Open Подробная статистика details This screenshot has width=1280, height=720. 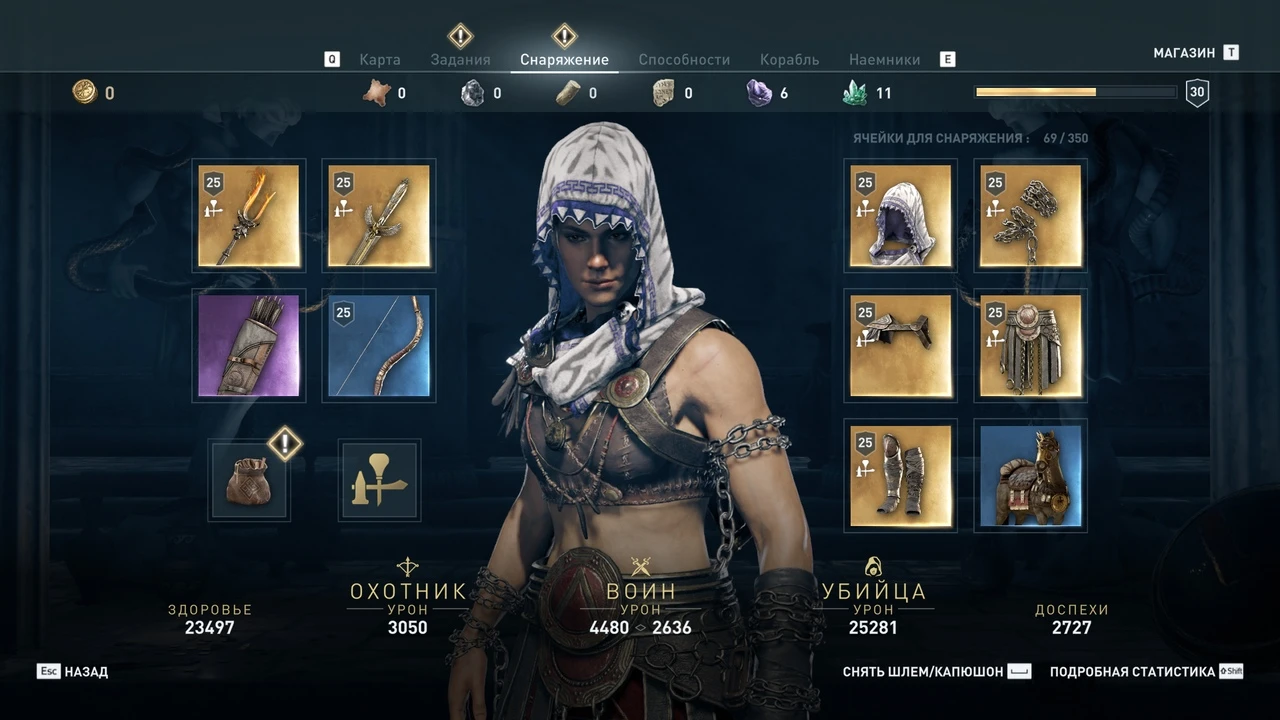pyautogui.click(x=1130, y=671)
